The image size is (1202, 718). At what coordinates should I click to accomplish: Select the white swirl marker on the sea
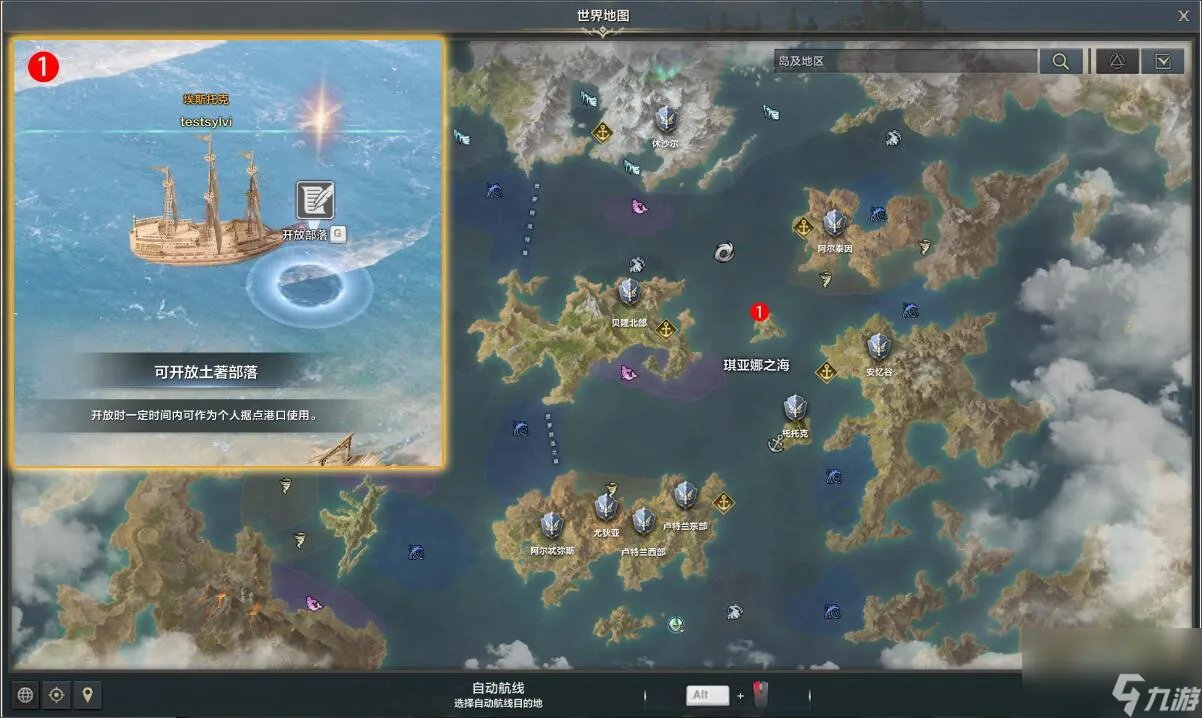[725, 252]
